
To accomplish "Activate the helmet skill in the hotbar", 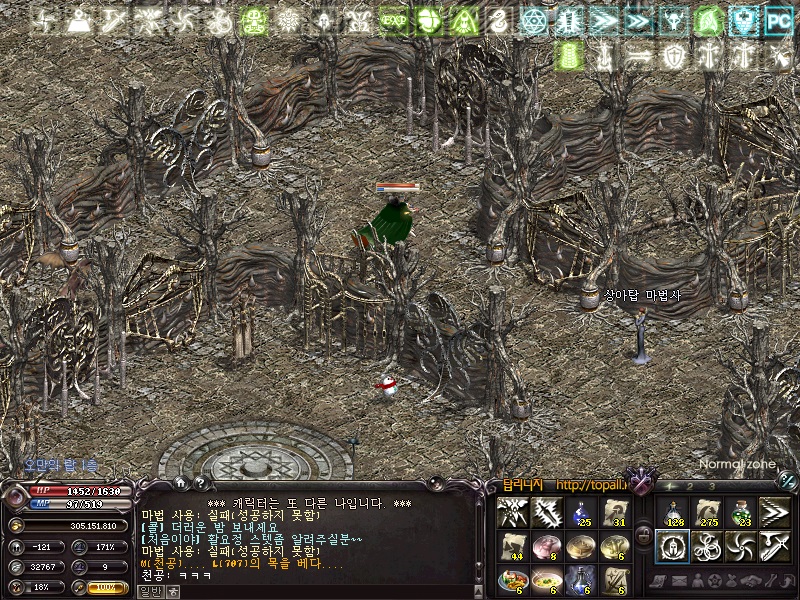I will pos(673,548).
